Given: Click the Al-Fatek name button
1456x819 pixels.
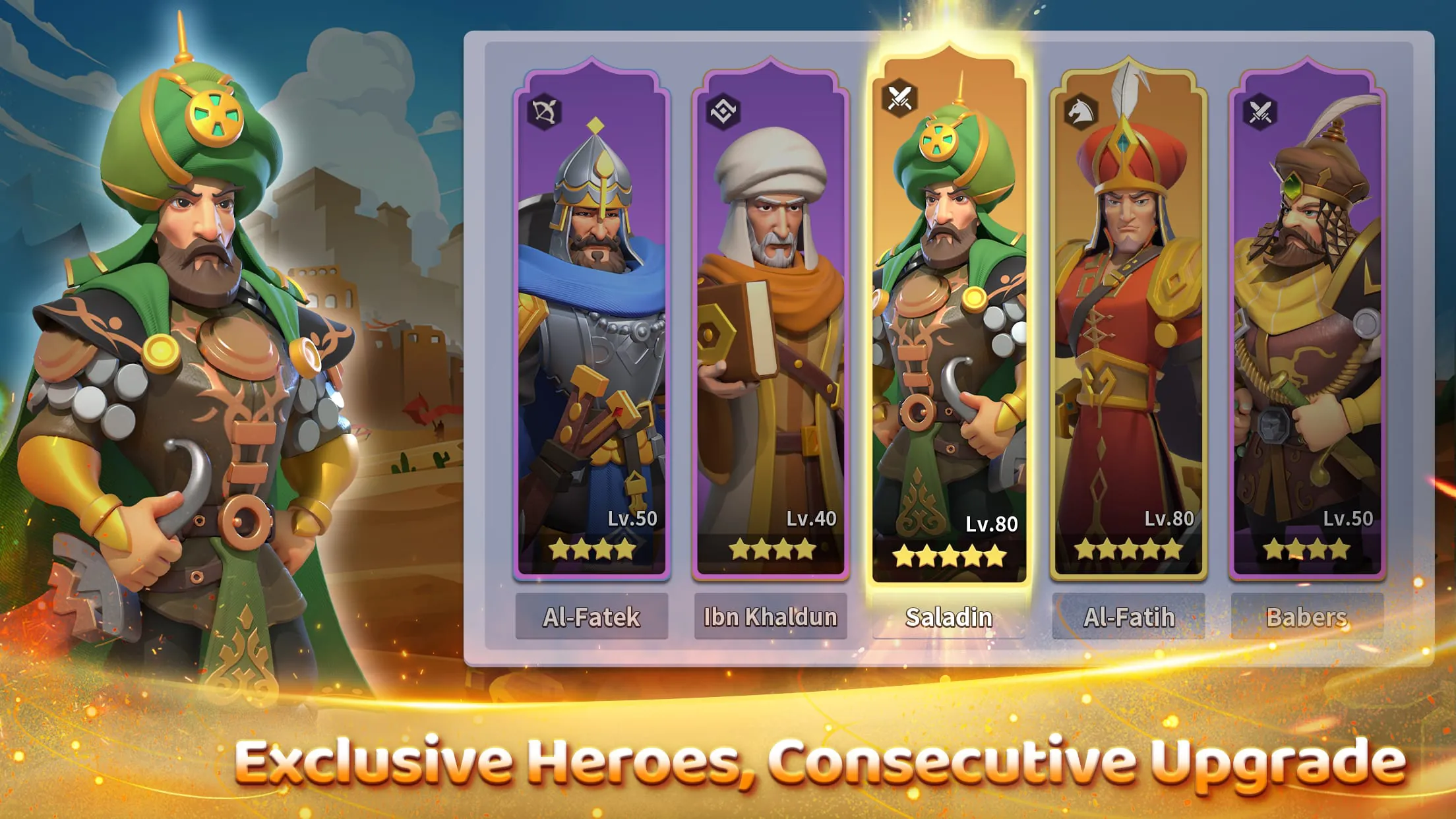Looking at the screenshot, I should tap(591, 617).
